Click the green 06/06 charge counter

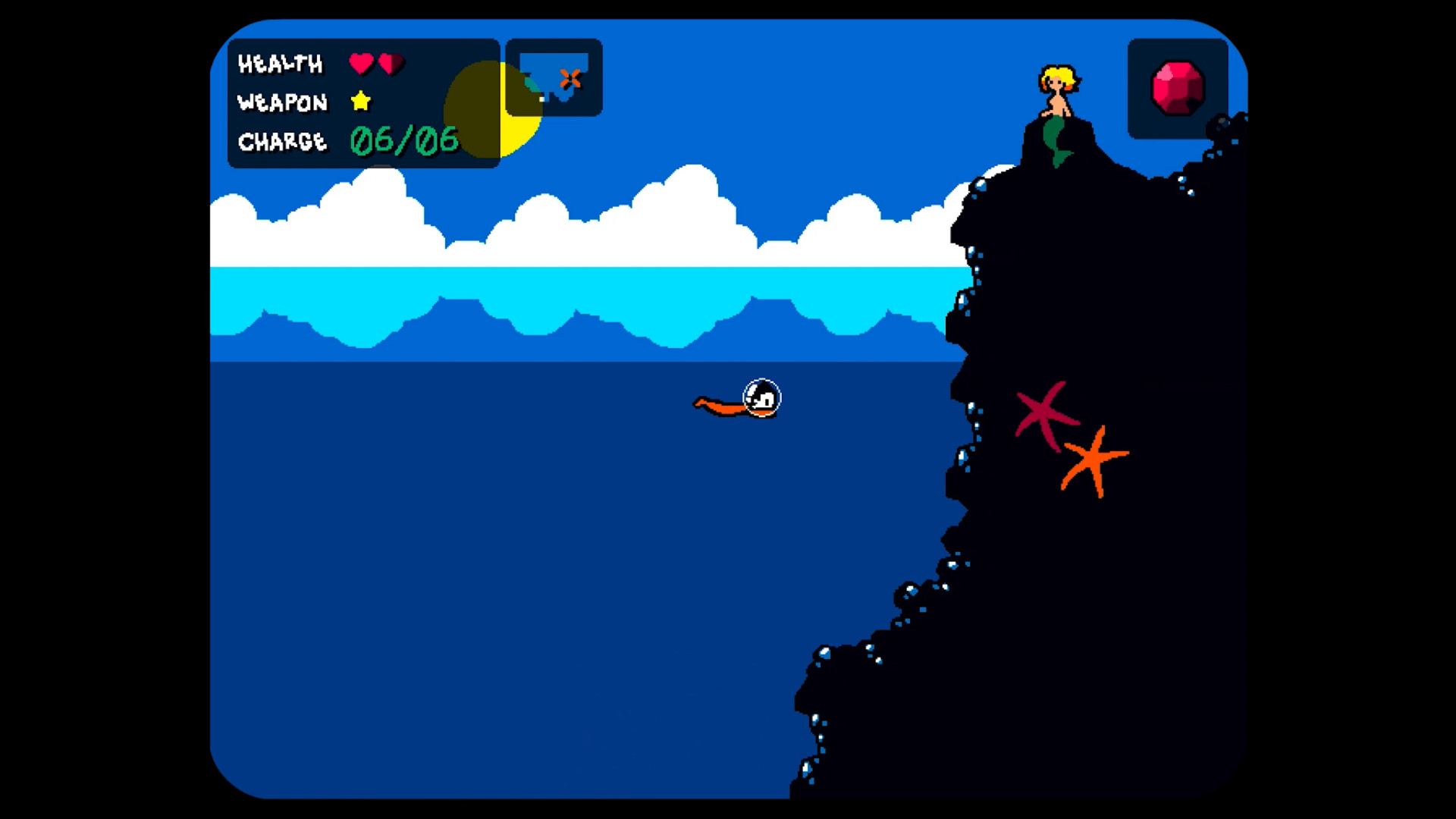pos(404,140)
